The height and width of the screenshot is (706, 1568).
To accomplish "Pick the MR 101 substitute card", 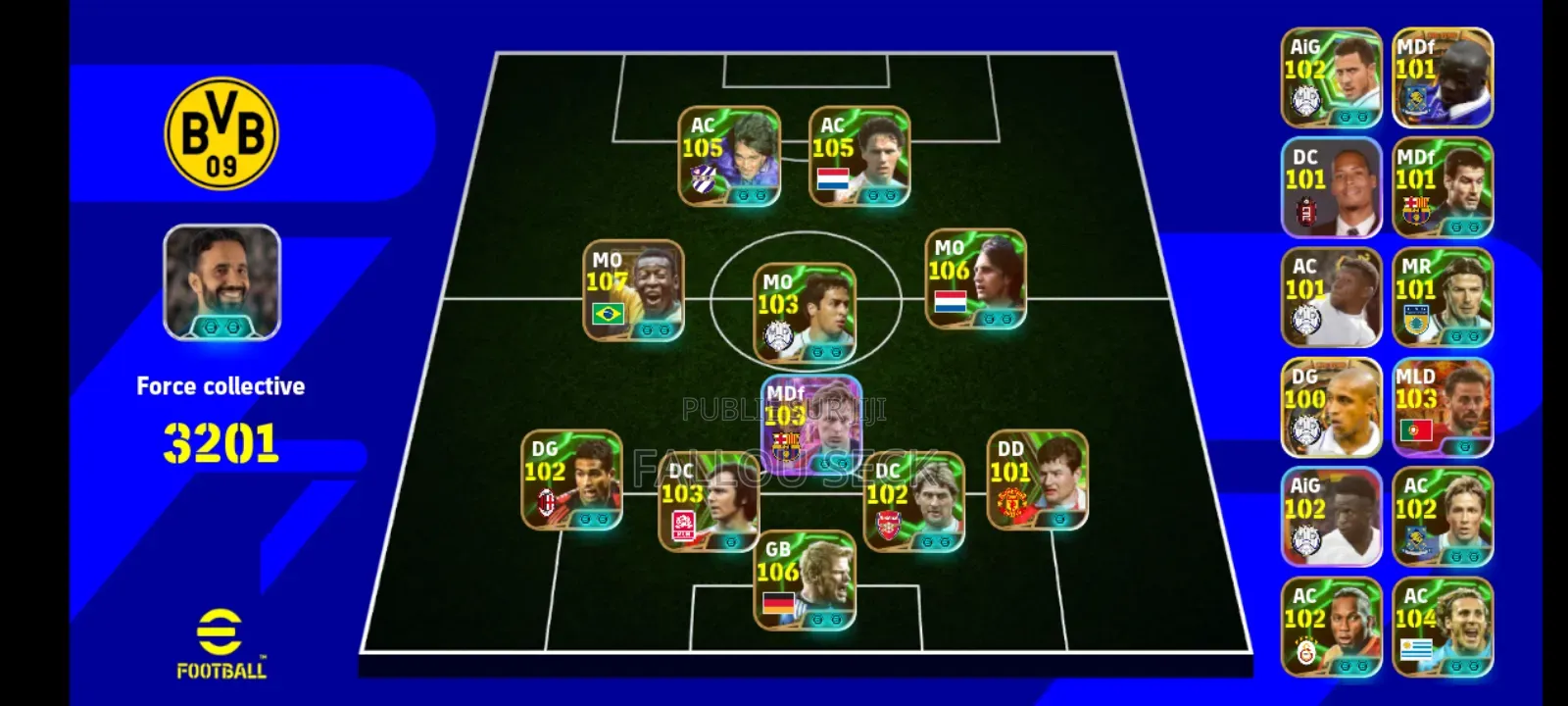I will point(1443,297).
